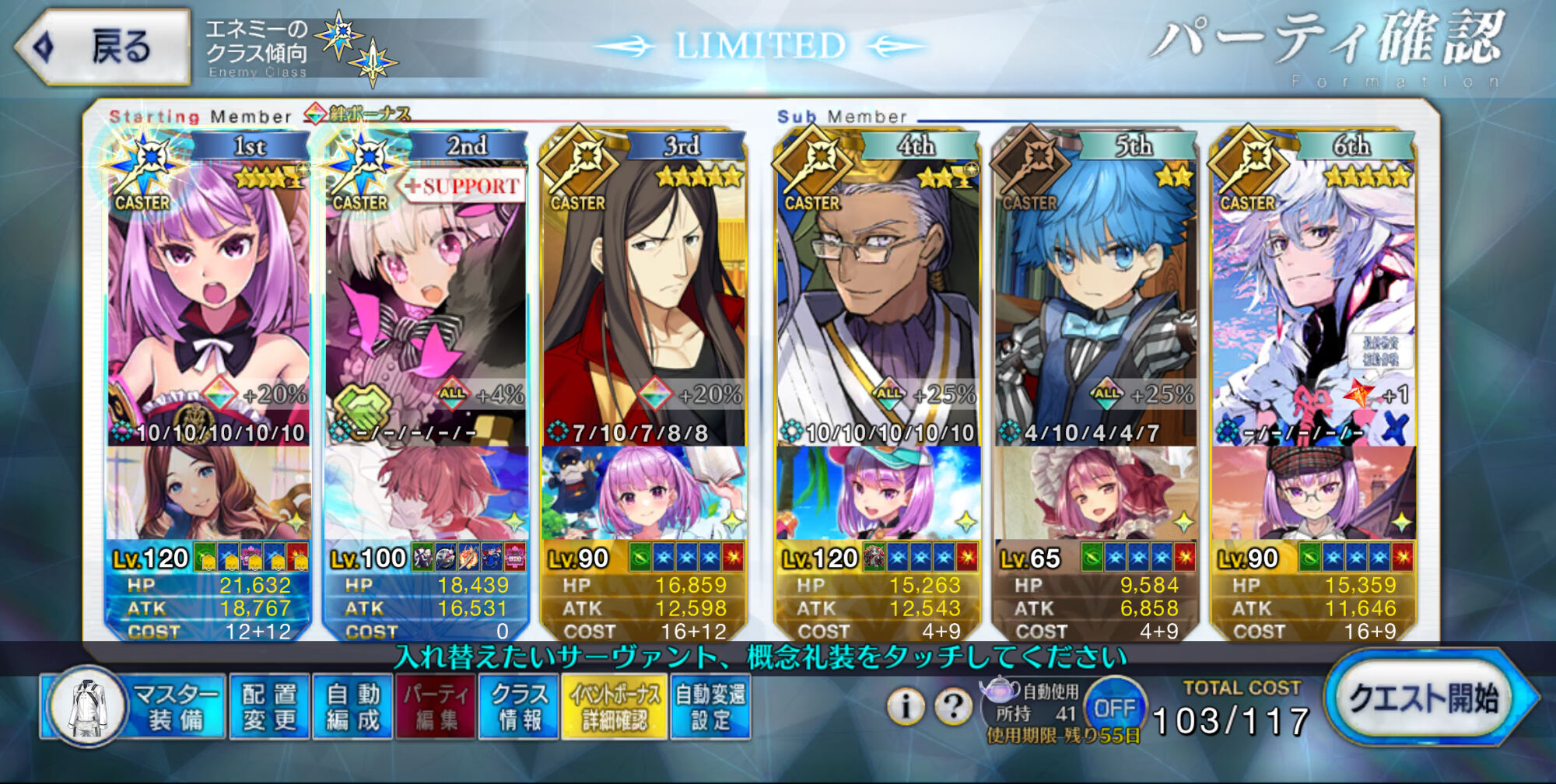Toggle the teapot auto-use OFF switch

[1114, 708]
